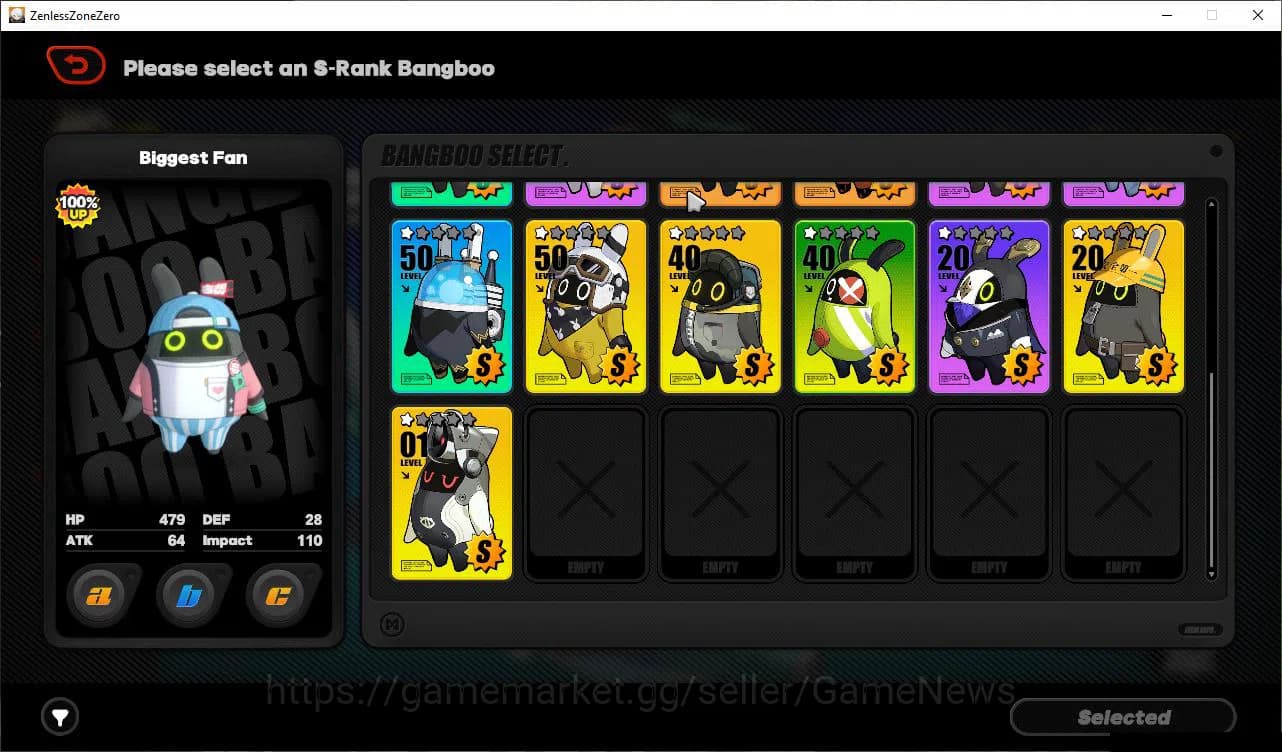Click the first empty Bangboo slot

click(586, 492)
